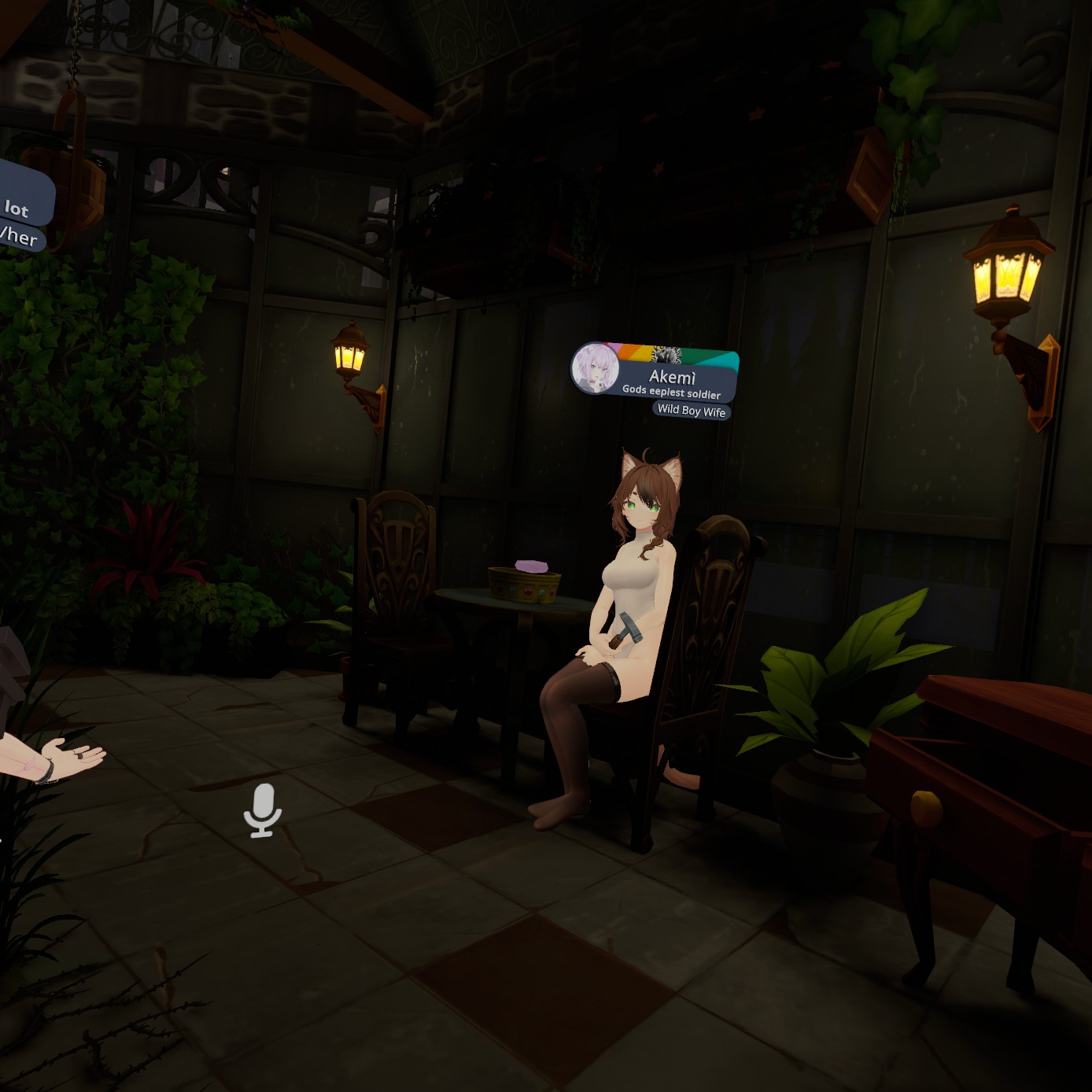The height and width of the screenshot is (1092, 1092).
Task: Toggle the microphone icon
Action: tap(263, 810)
